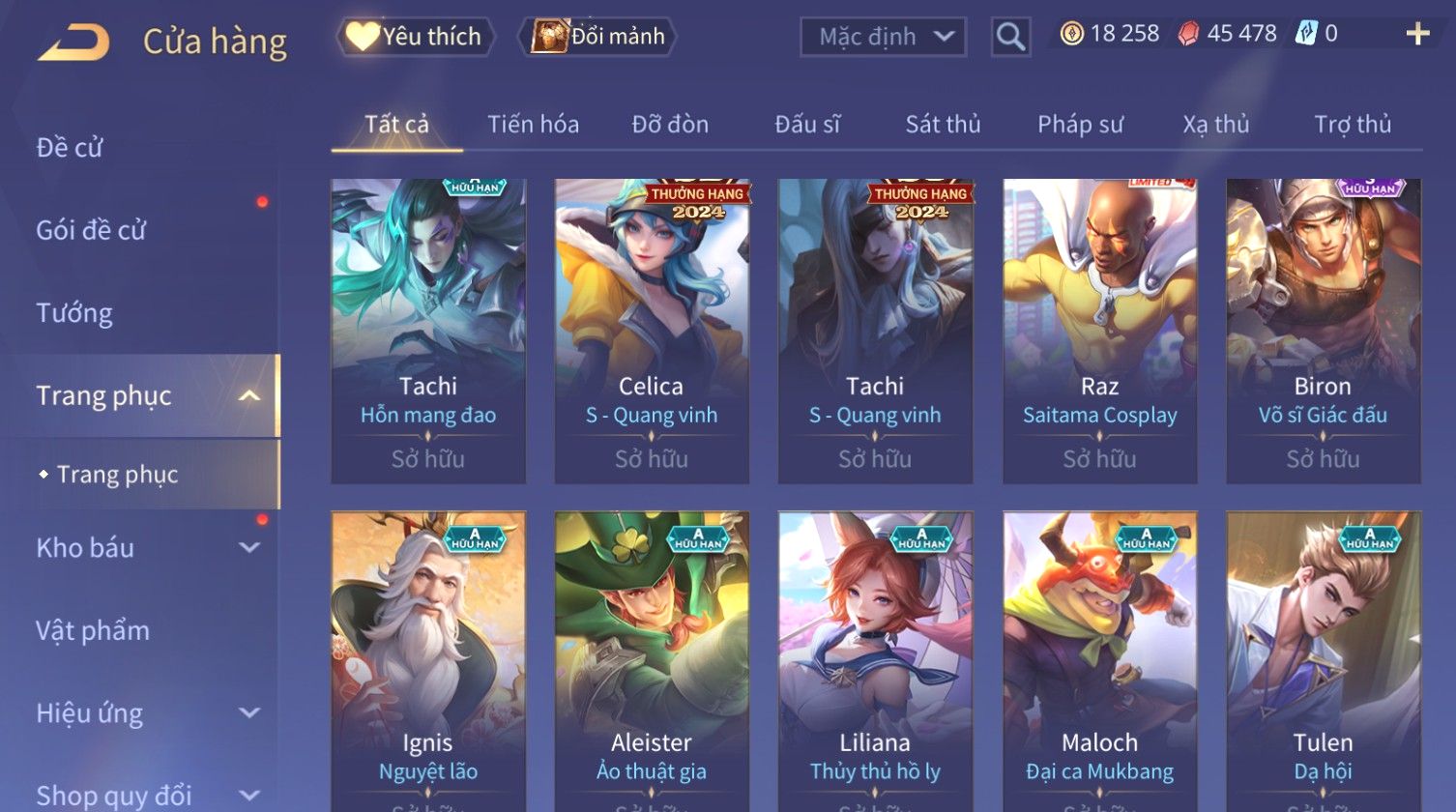Expand the Kho báu menu
The height and width of the screenshot is (812, 1456).
point(145,548)
